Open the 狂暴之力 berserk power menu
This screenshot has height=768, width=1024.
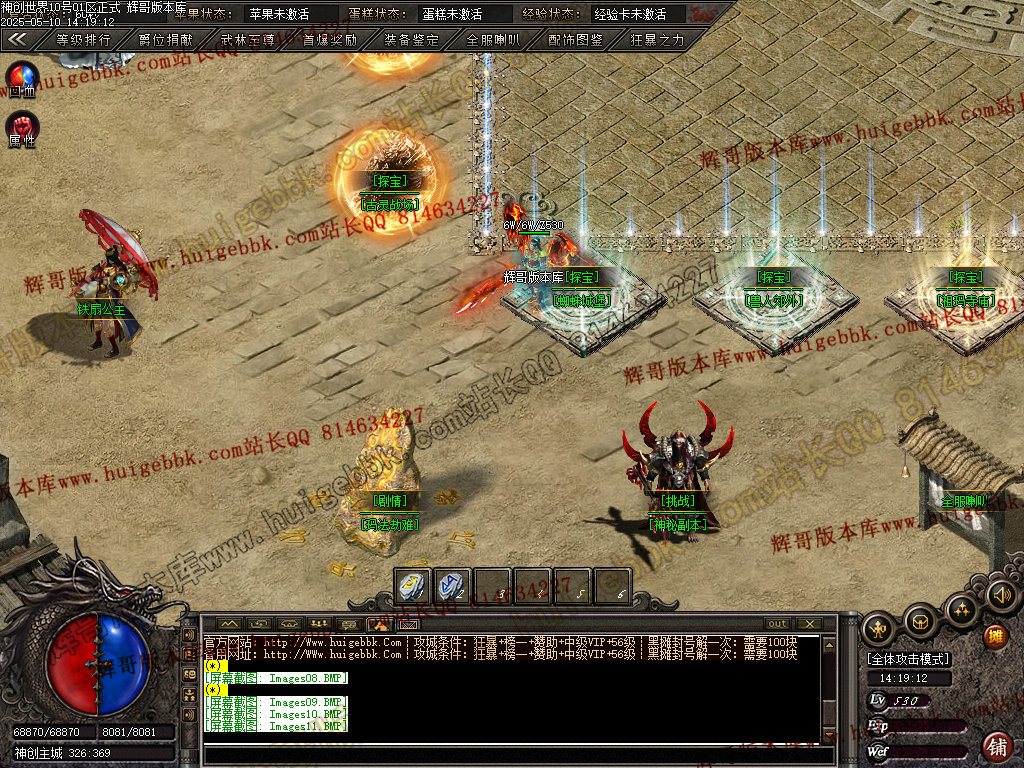[x=658, y=40]
